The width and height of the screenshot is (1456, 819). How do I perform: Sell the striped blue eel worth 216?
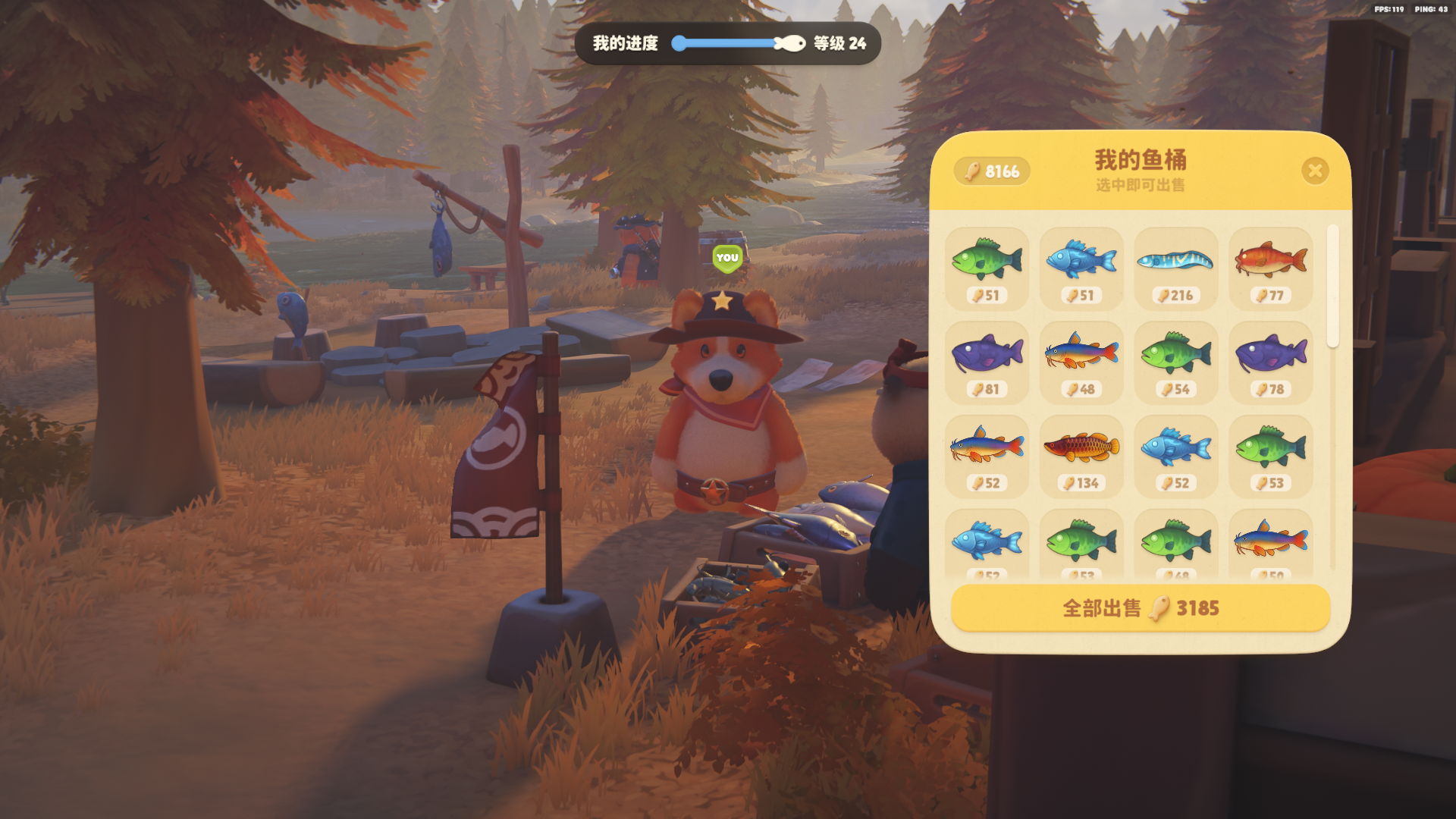1175,268
